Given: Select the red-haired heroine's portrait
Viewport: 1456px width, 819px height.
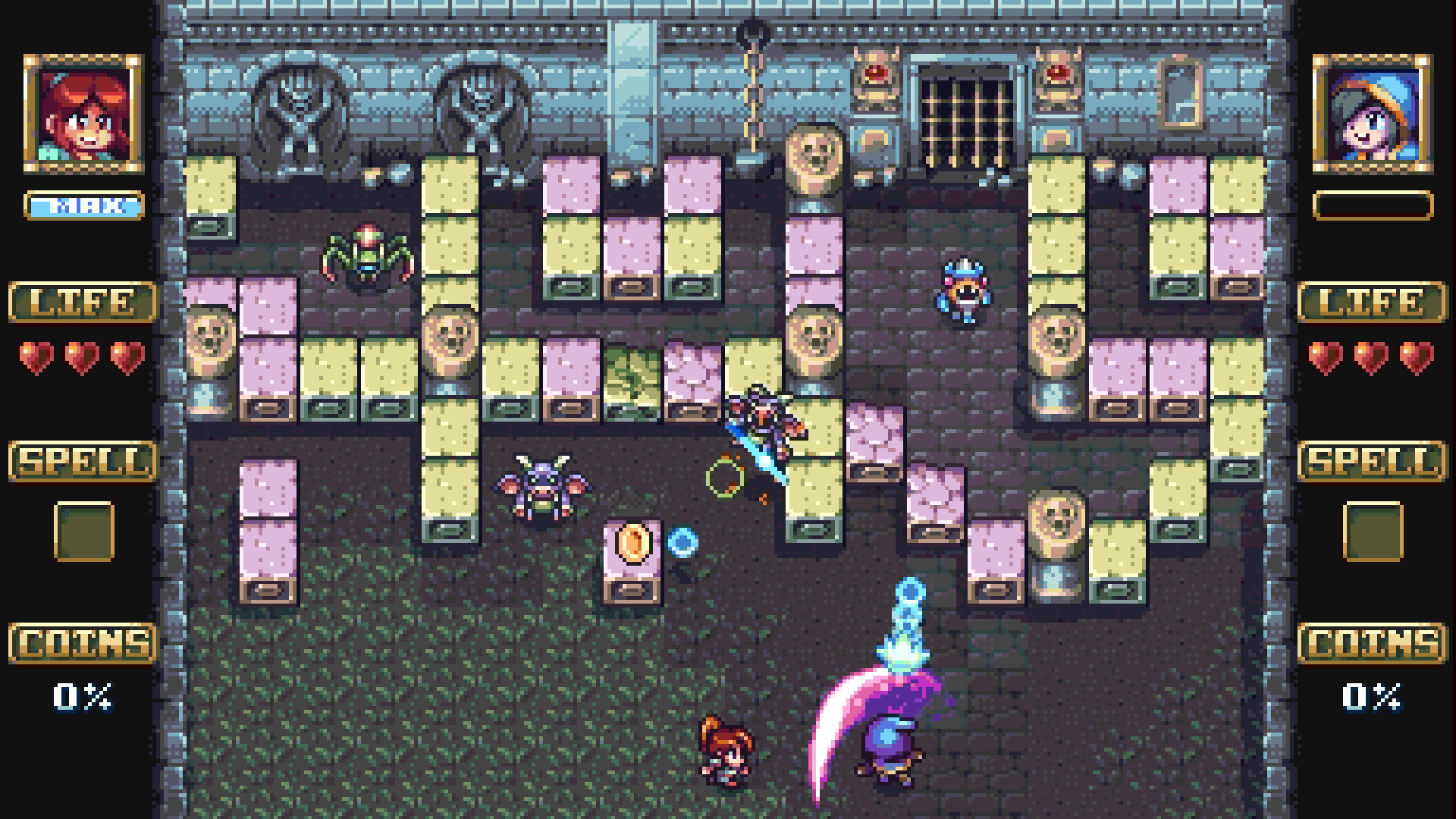Looking at the screenshot, I should (83, 114).
